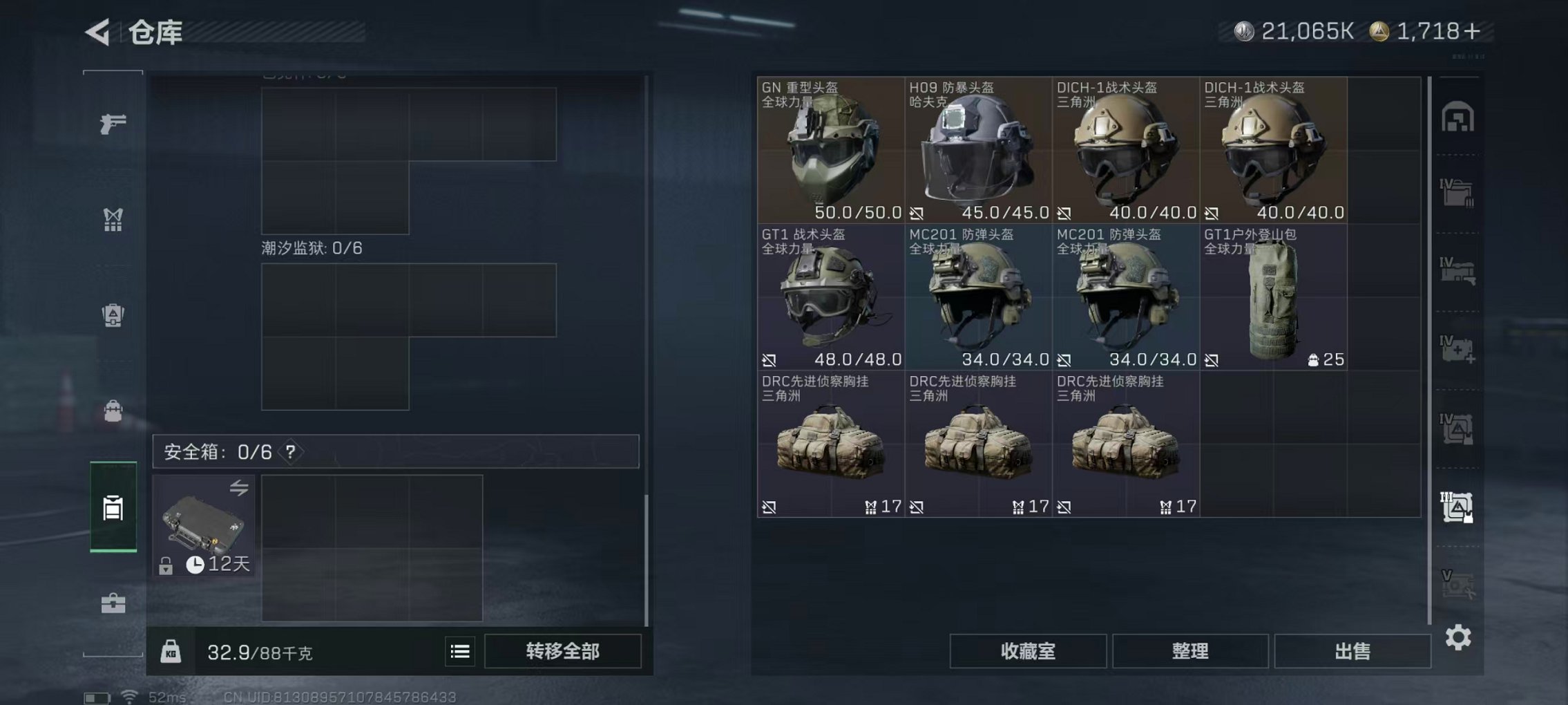
Task: Select the weapons category in the left sidebar
Action: (113, 123)
